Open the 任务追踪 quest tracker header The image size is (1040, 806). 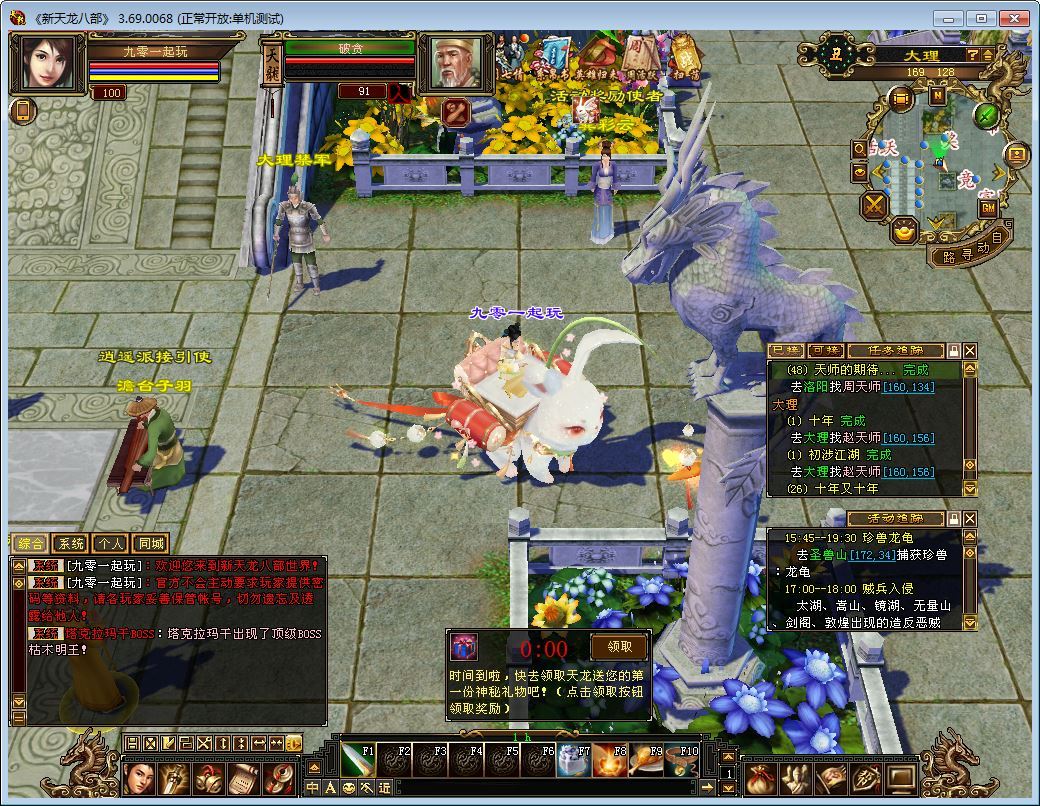pyautogui.click(x=896, y=351)
